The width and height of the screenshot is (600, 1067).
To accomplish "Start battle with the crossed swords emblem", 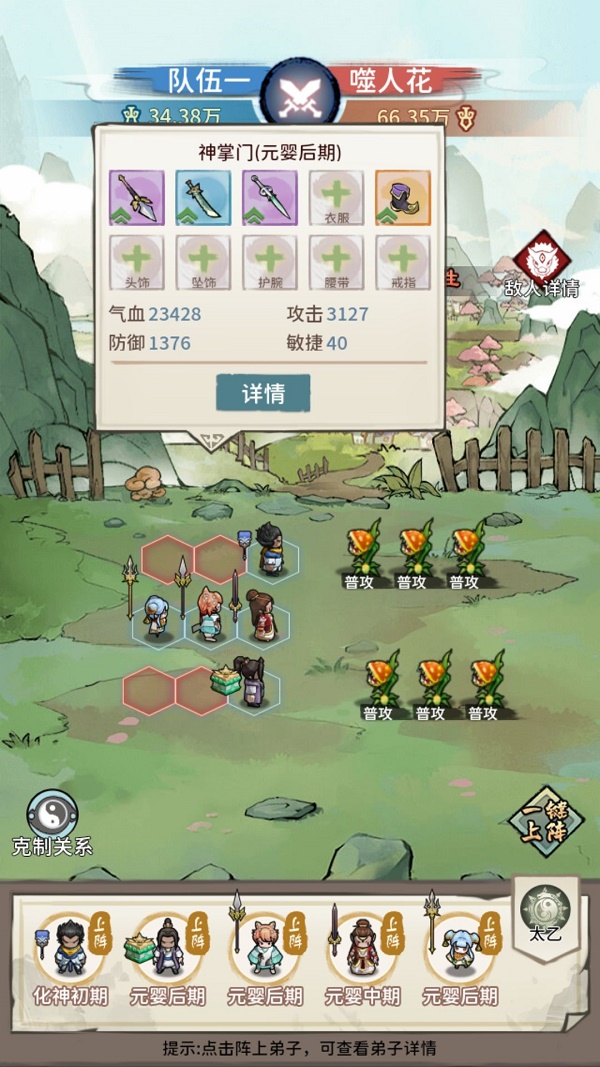I will pyautogui.click(x=297, y=96).
